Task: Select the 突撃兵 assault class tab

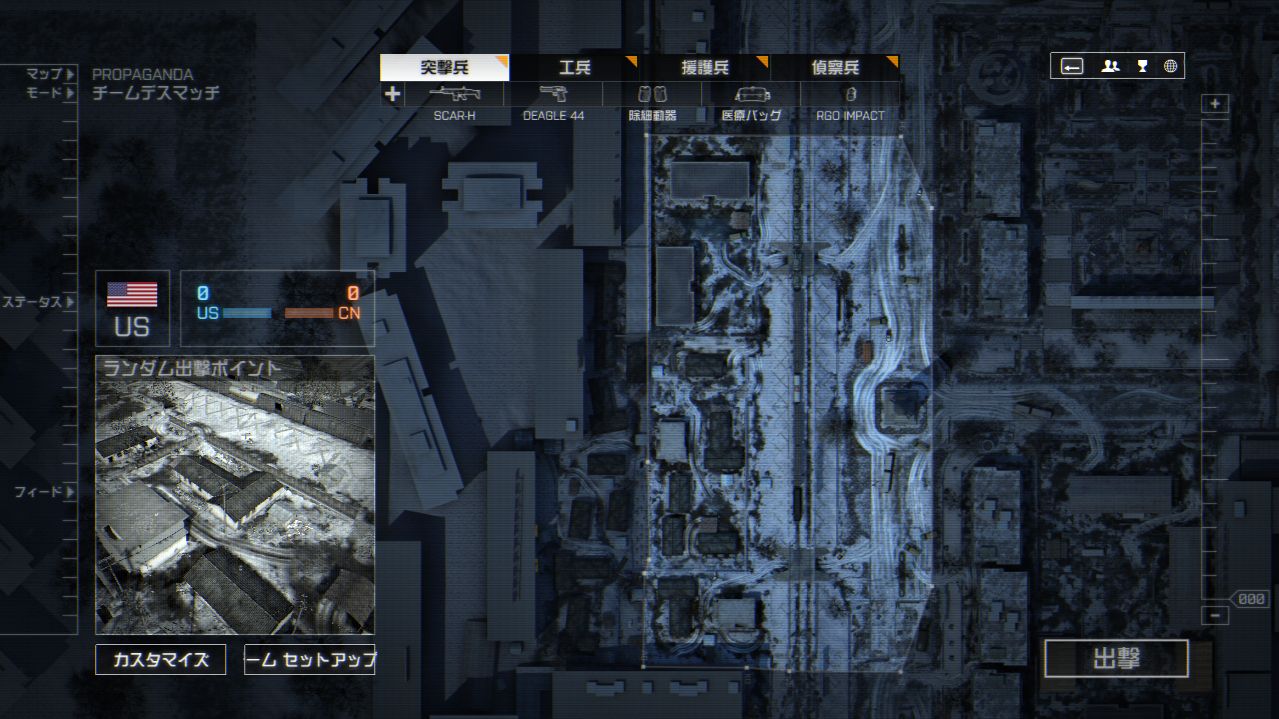Action: pos(444,68)
